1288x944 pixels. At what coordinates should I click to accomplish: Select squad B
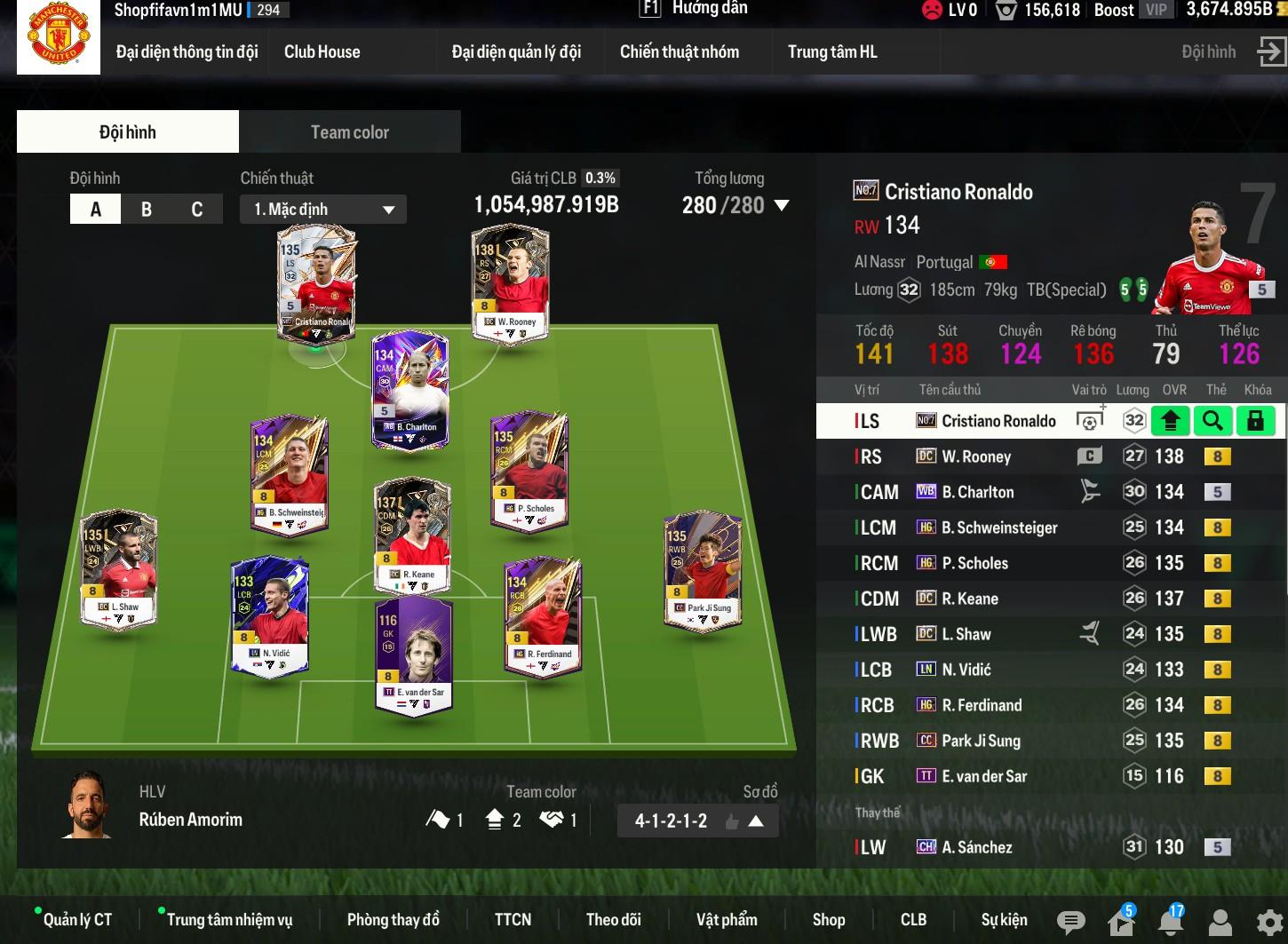pyautogui.click(x=147, y=210)
